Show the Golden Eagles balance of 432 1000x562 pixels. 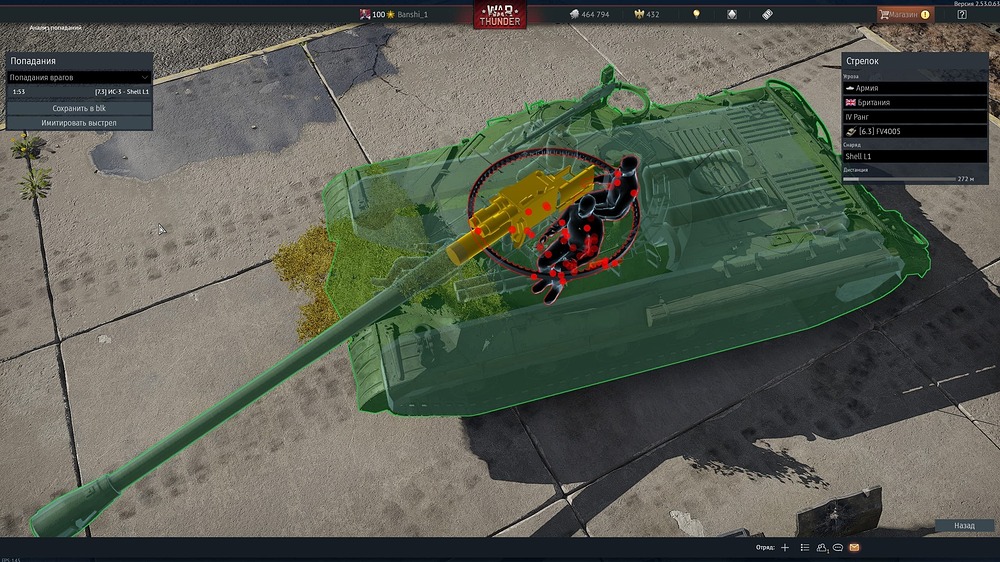tap(646, 15)
